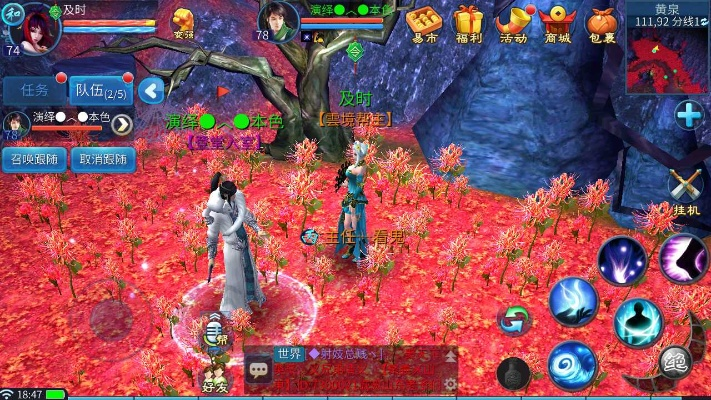Screen dimensions: 711x400
Task: Toggle 挂机 auto-battle crossed swords
Action: point(686,189)
